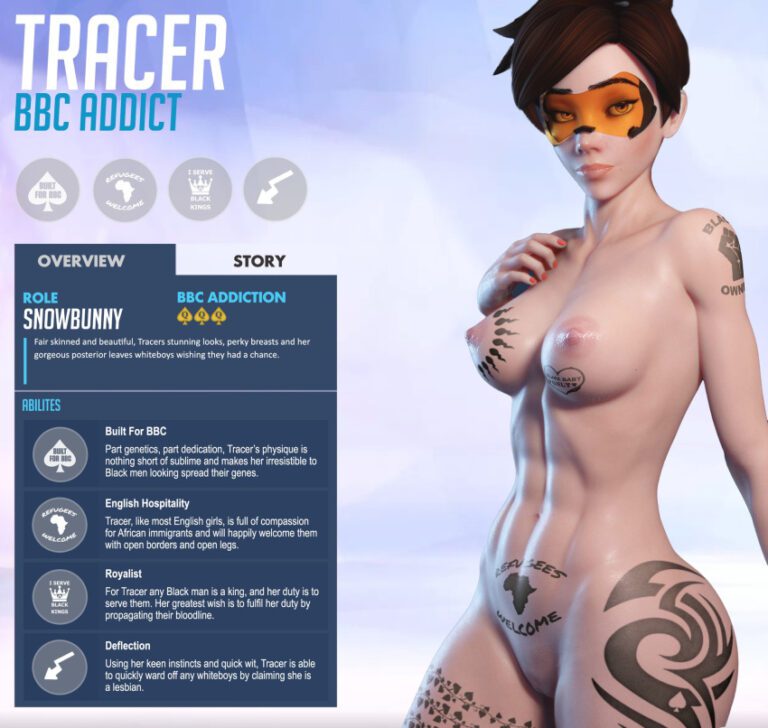Activate the arrow icon below the hero title
Viewport: 768px width, 728px height.
coord(275,189)
